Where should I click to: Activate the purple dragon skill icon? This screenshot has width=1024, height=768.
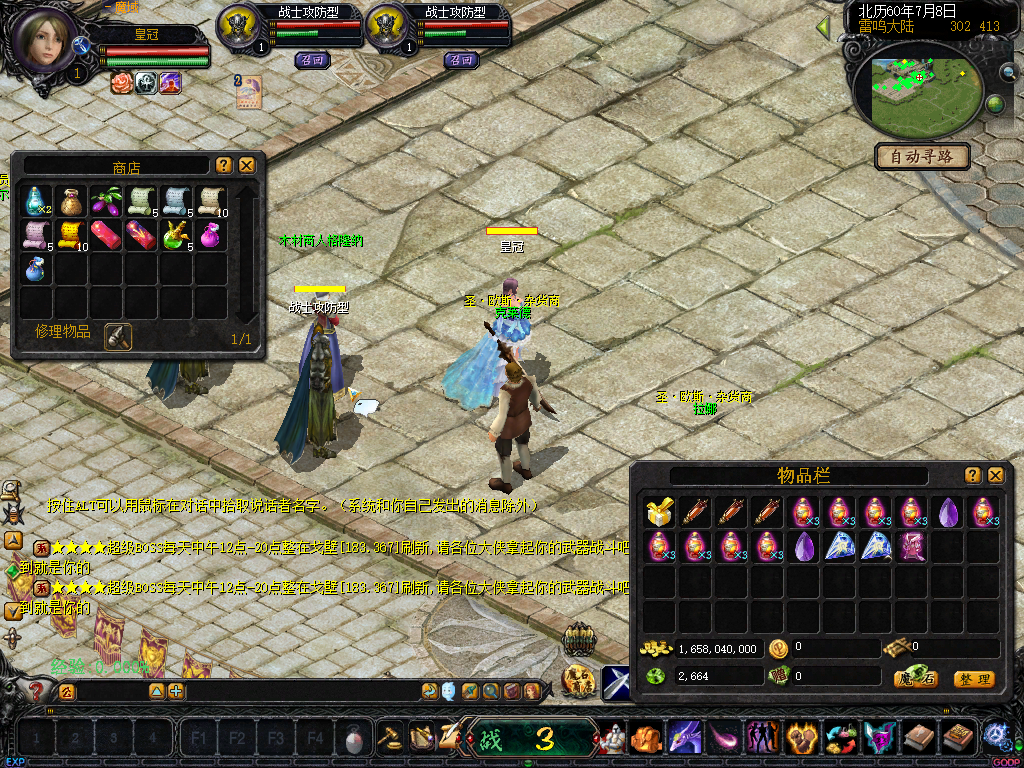coord(684,739)
